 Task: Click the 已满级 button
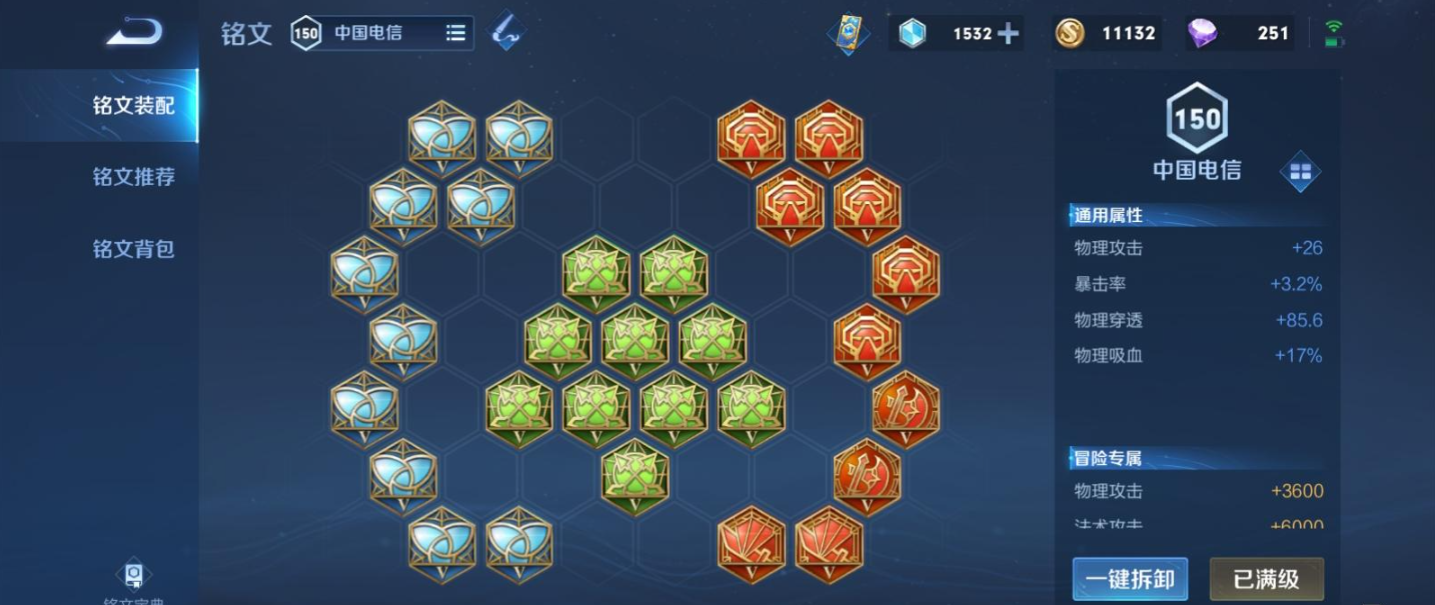click(1266, 578)
